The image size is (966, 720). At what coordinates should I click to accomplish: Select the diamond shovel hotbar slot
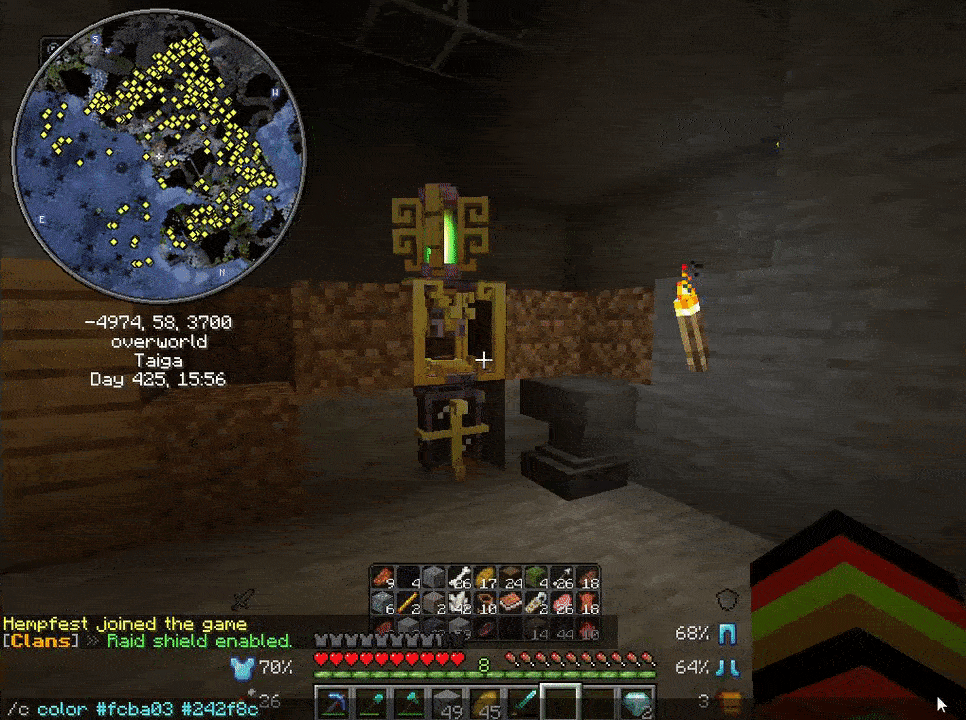[371, 704]
